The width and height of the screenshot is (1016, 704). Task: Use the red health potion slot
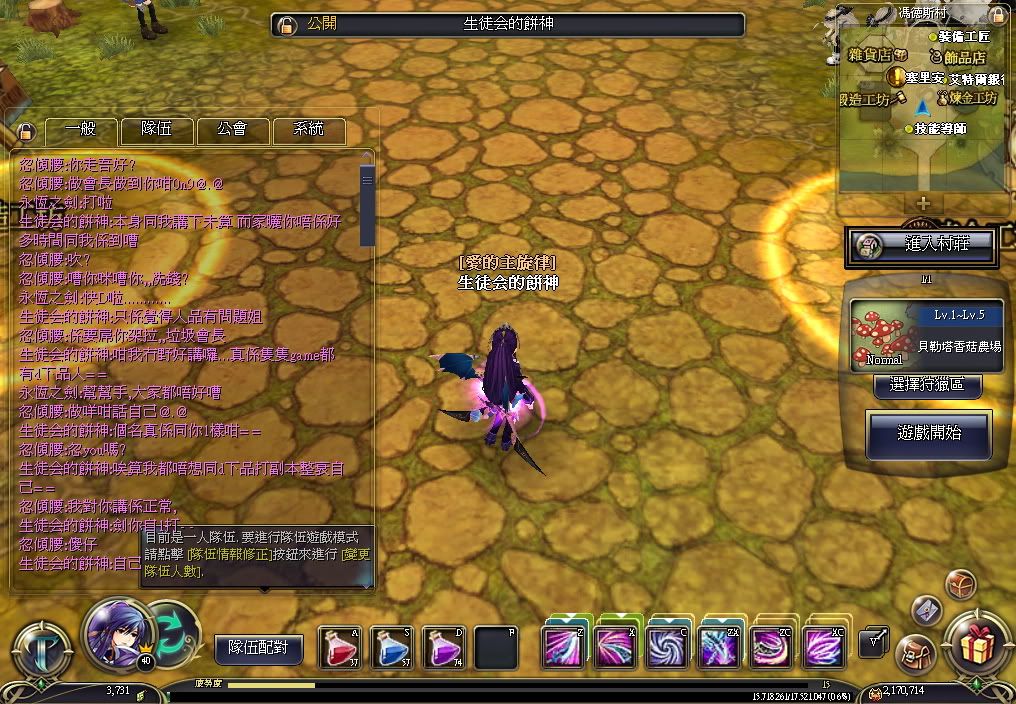[340, 647]
